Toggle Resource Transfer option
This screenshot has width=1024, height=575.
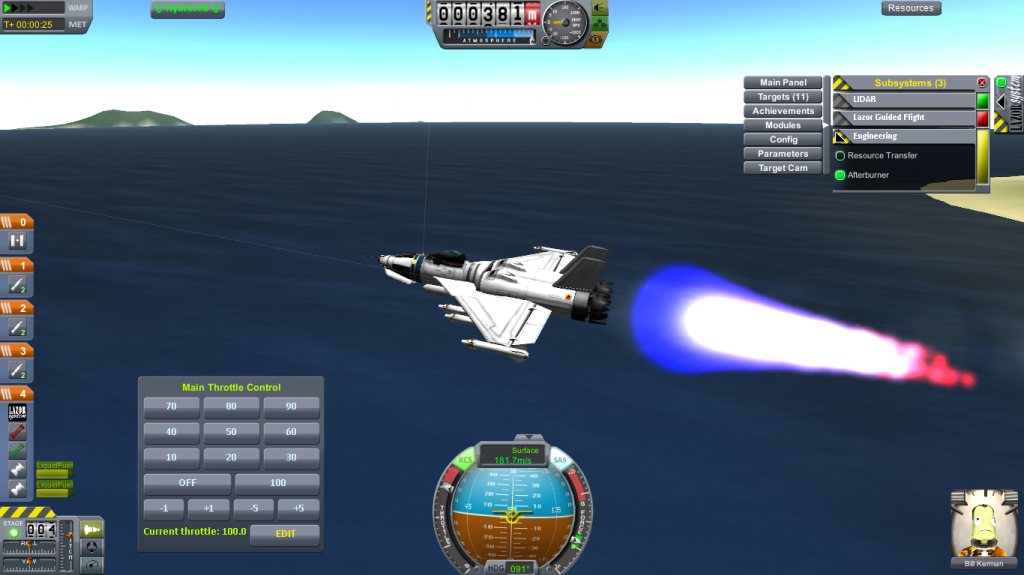pos(841,156)
